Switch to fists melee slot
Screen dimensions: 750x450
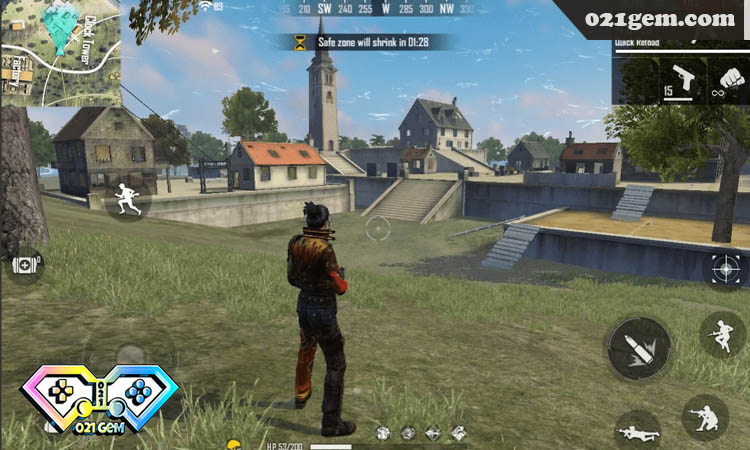pos(728,81)
